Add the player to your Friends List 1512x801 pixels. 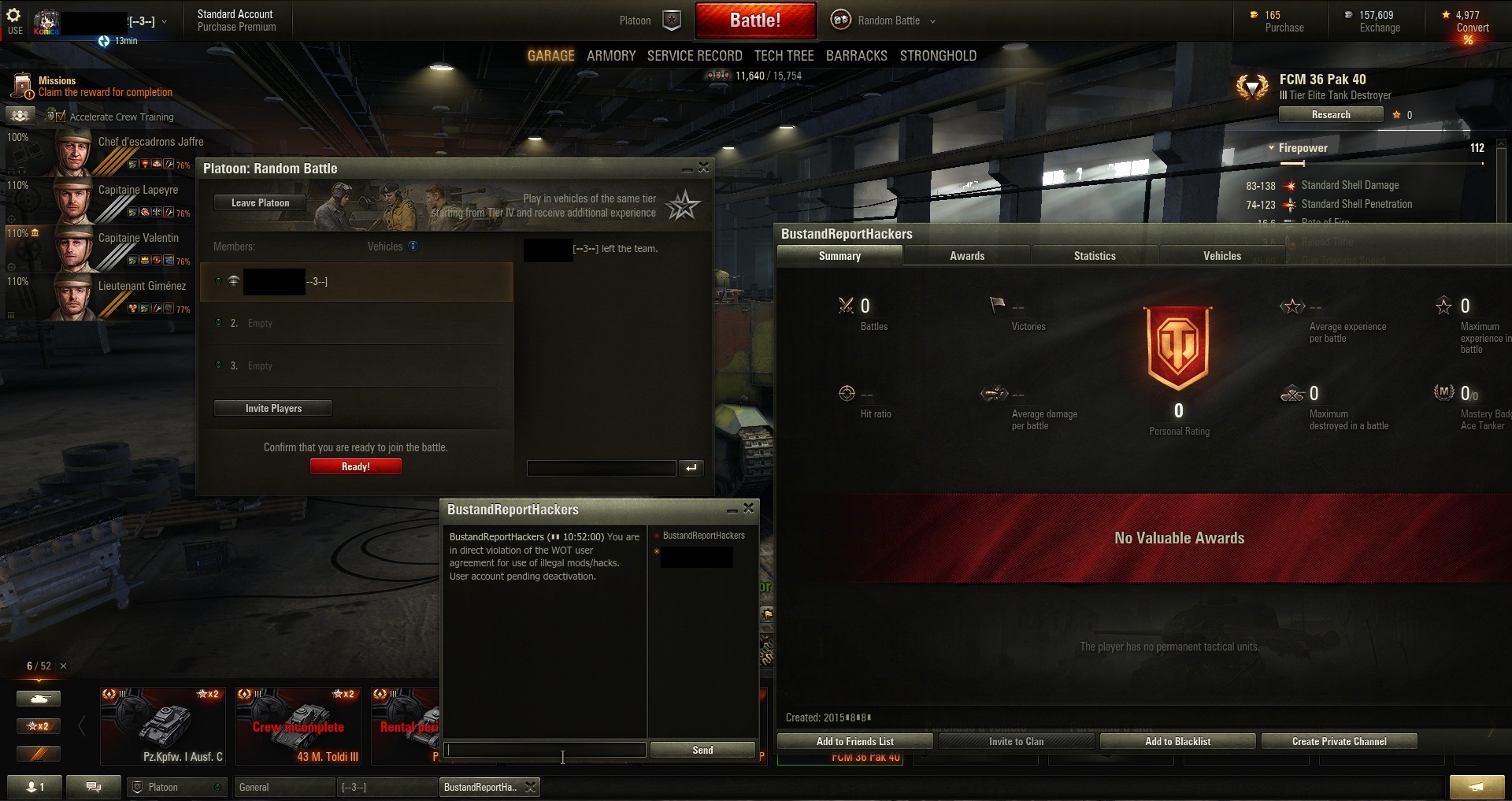point(854,742)
